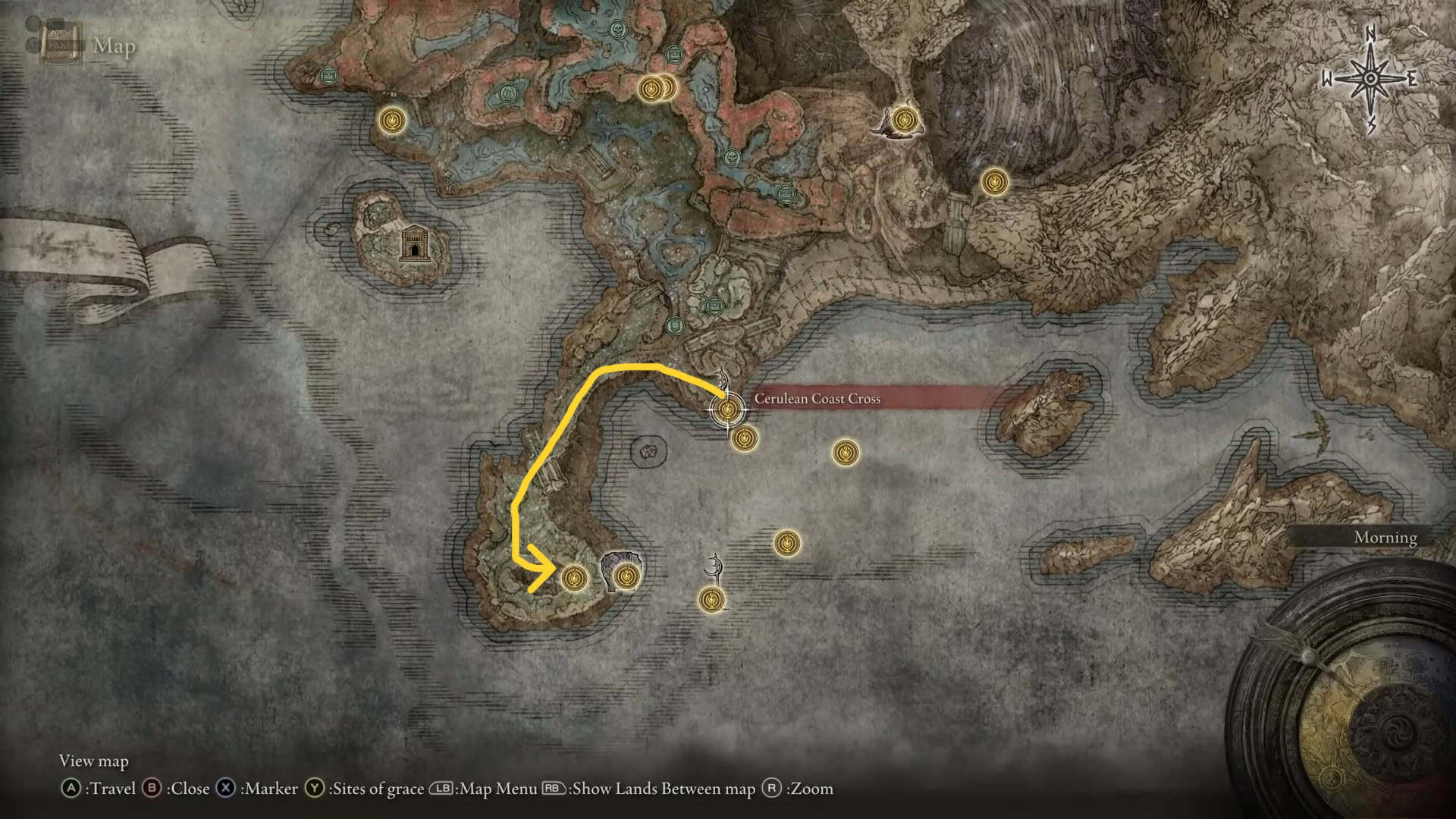This screenshot has width=1456, height=819.
Task: Select the site of grace at the yellow arrow's tip
Action: [x=573, y=579]
